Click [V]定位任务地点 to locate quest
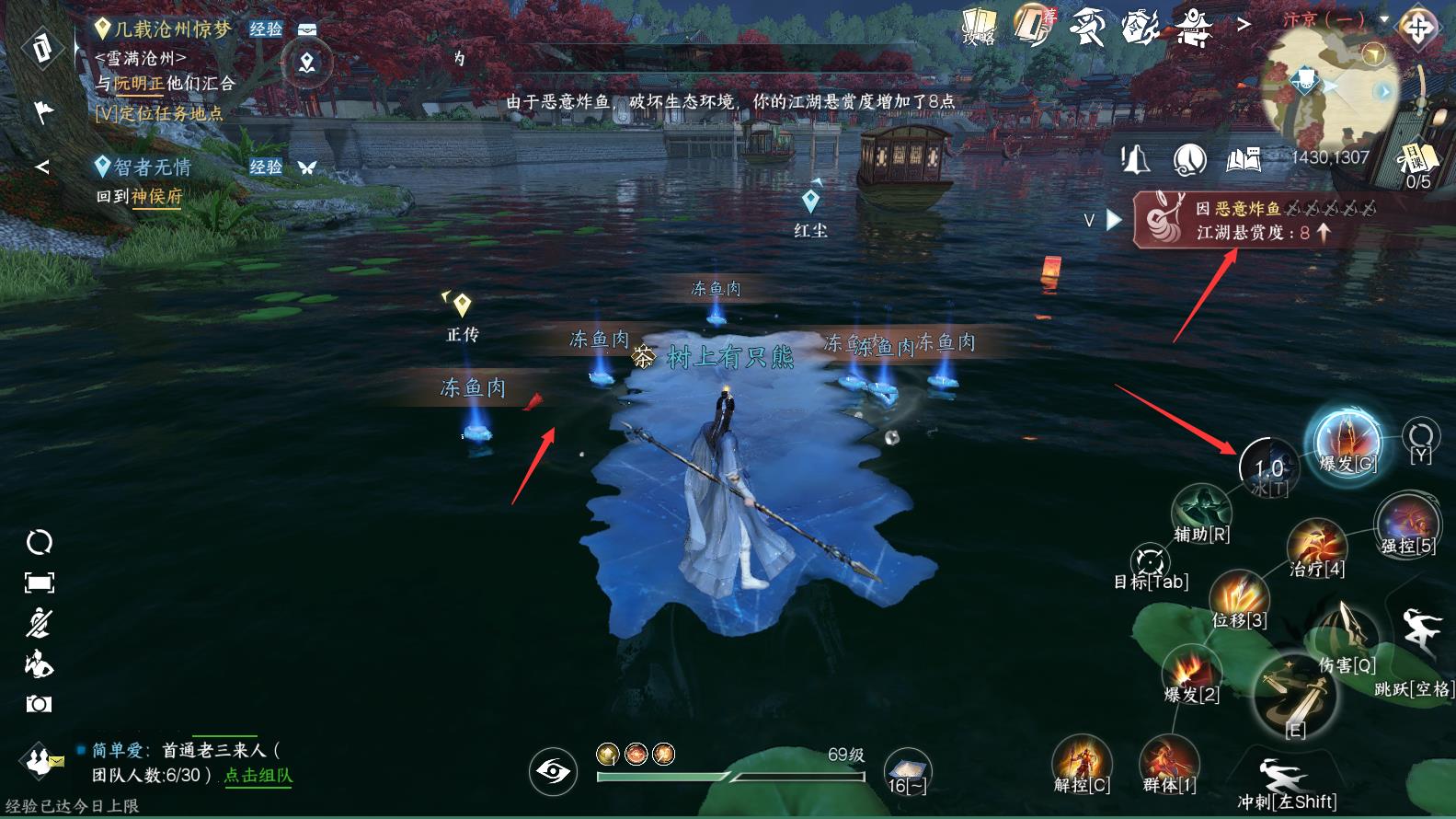The height and width of the screenshot is (819, 1456). [x=158, y=114]
